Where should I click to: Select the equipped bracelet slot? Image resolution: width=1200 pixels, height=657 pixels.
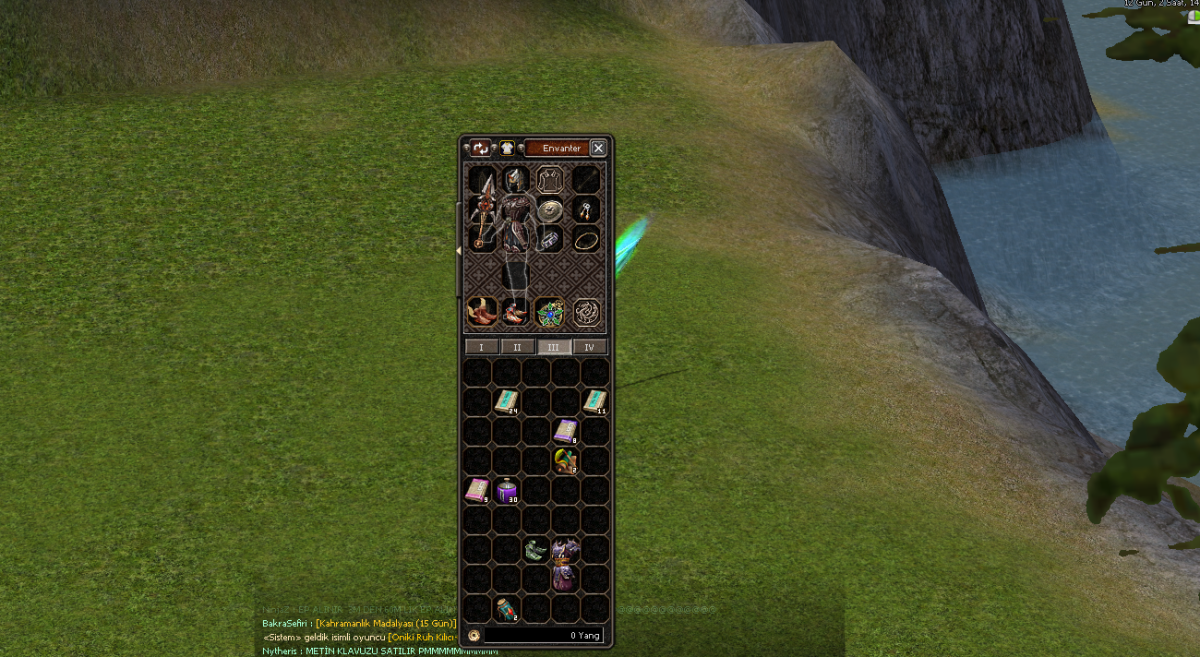click(x=551, y=241)
